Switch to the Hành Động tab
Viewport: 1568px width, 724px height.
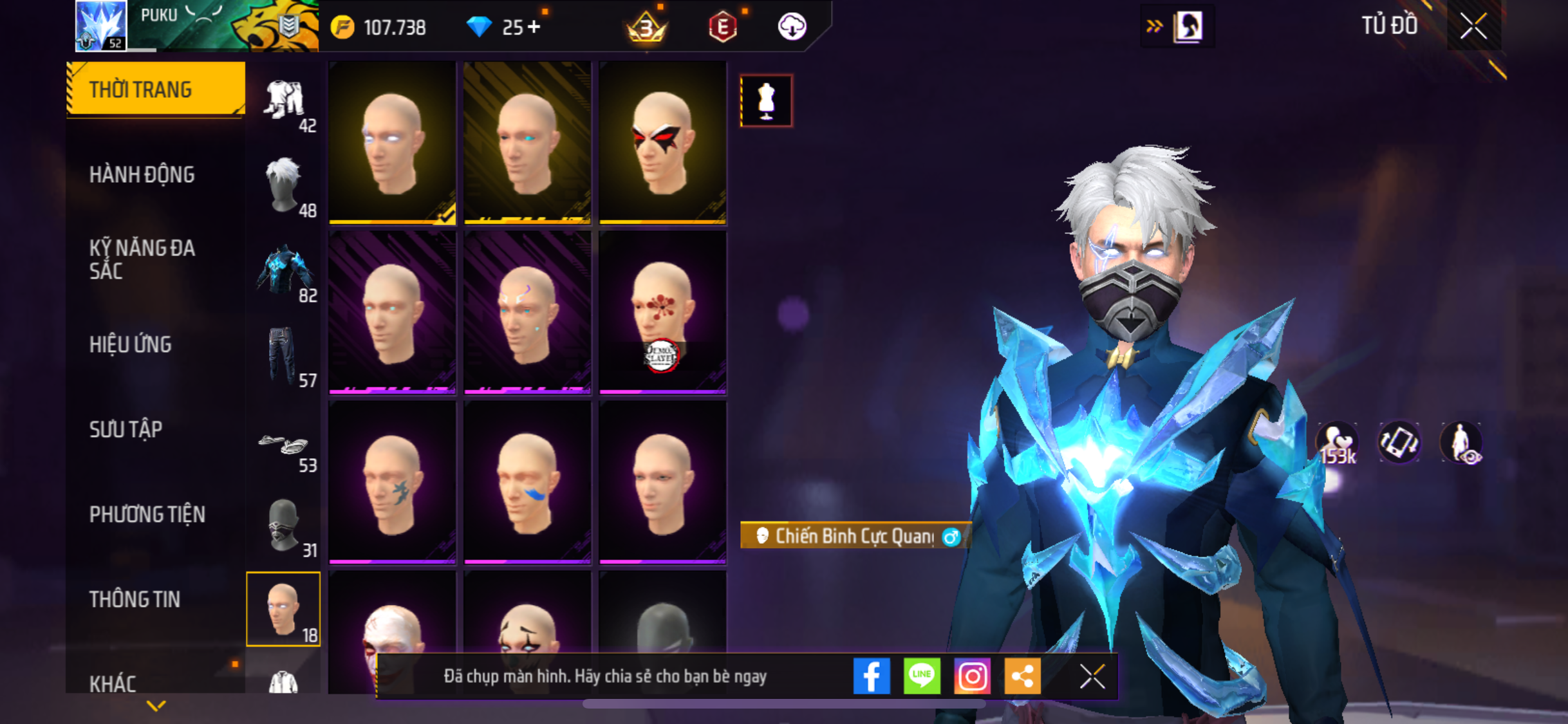(x=142, y=174)
